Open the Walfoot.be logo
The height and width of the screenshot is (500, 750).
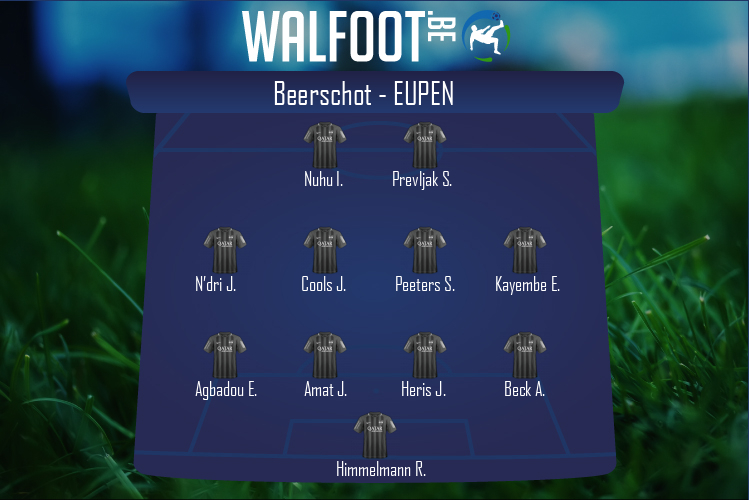coord(375,36)
